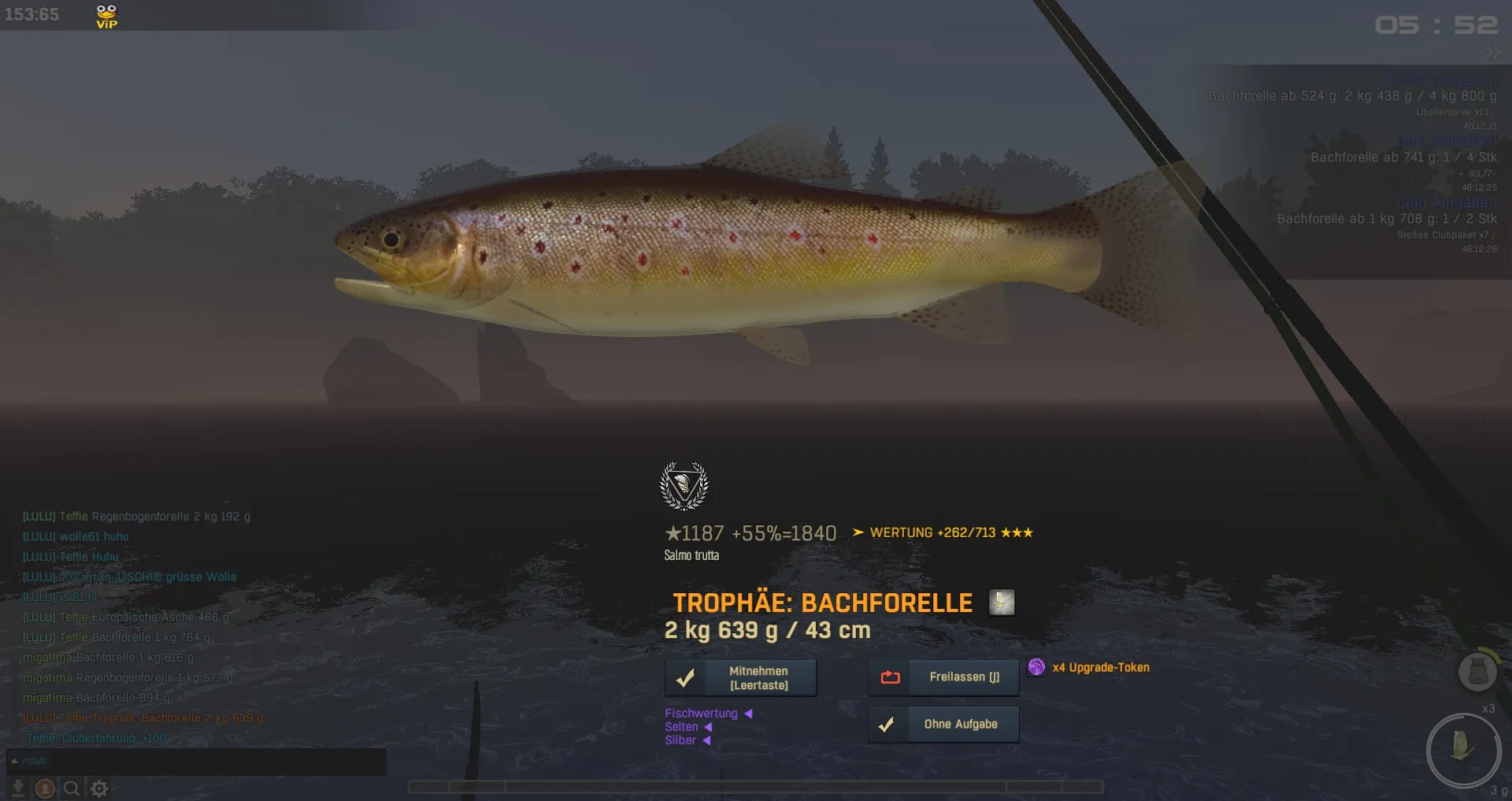Open the magnifier search icon below the chat
Image resolution: width=1512 pixels, height=801 pixels.
[x=72, y=788]
